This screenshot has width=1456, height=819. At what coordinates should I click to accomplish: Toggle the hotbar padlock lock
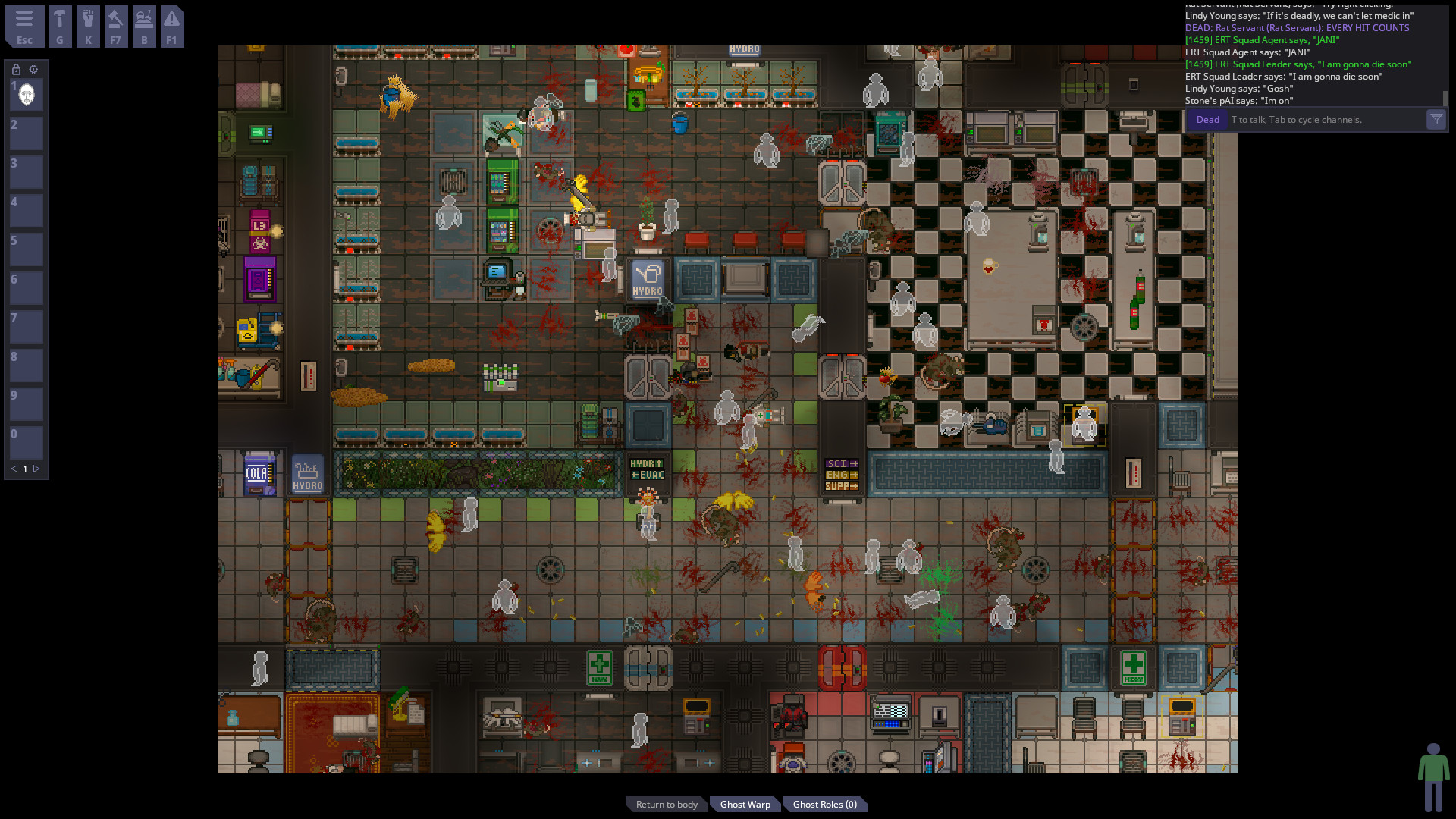(x=16, y=69)
